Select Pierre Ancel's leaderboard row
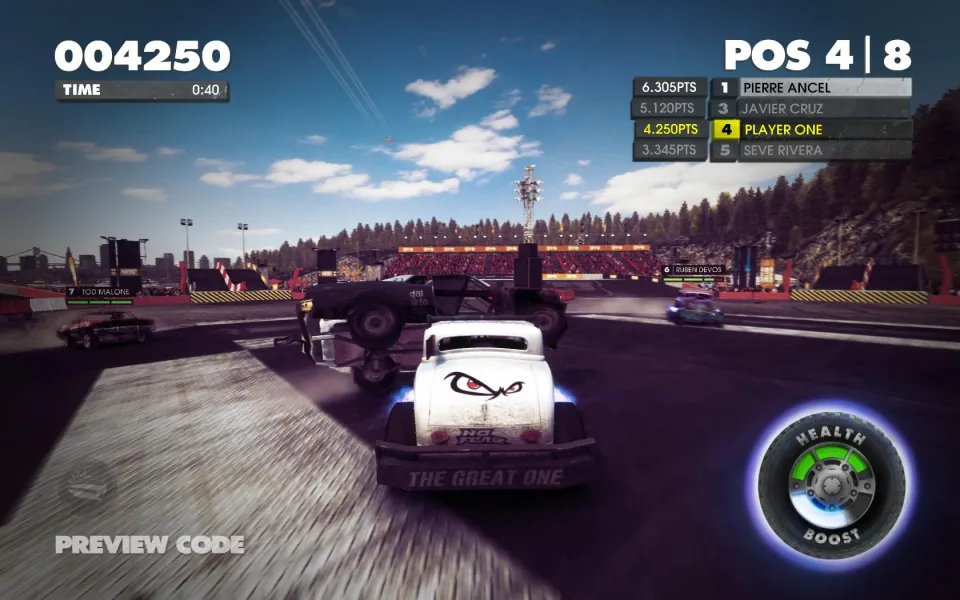Viewport: 960px width, 600px height. pyautogui.click(x=810, y=88)
